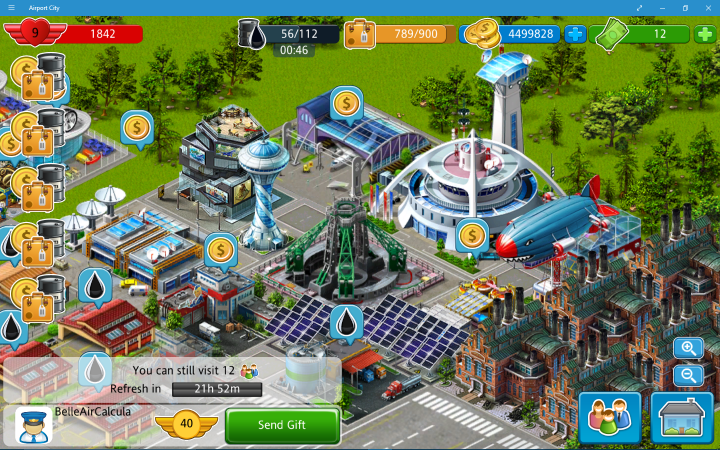The image size is (720, 450).
Task: Close the Airport City window
Action: (708, 7)
